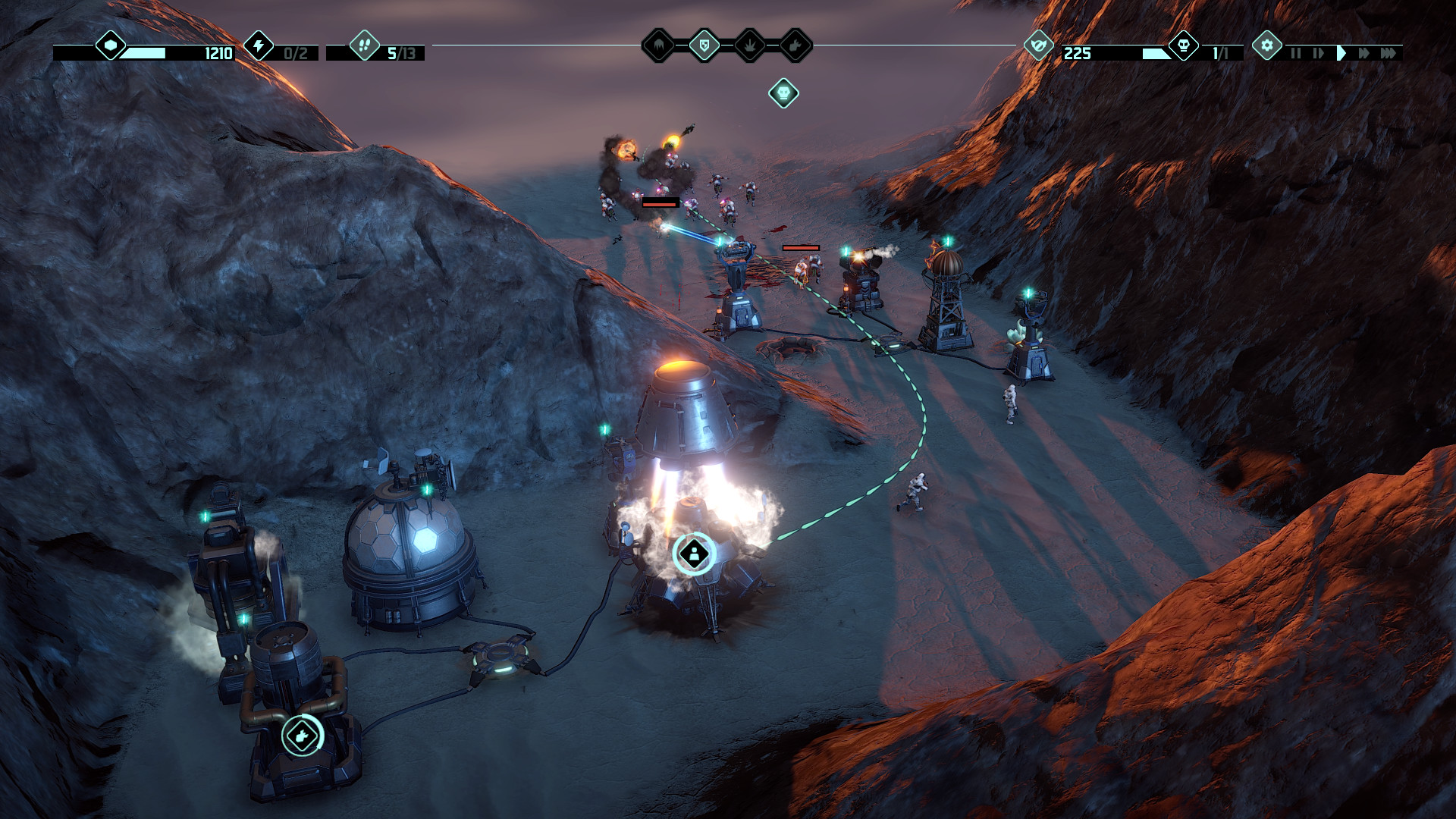Click the fist objective marker on the wave bar

tap(795, 45)
